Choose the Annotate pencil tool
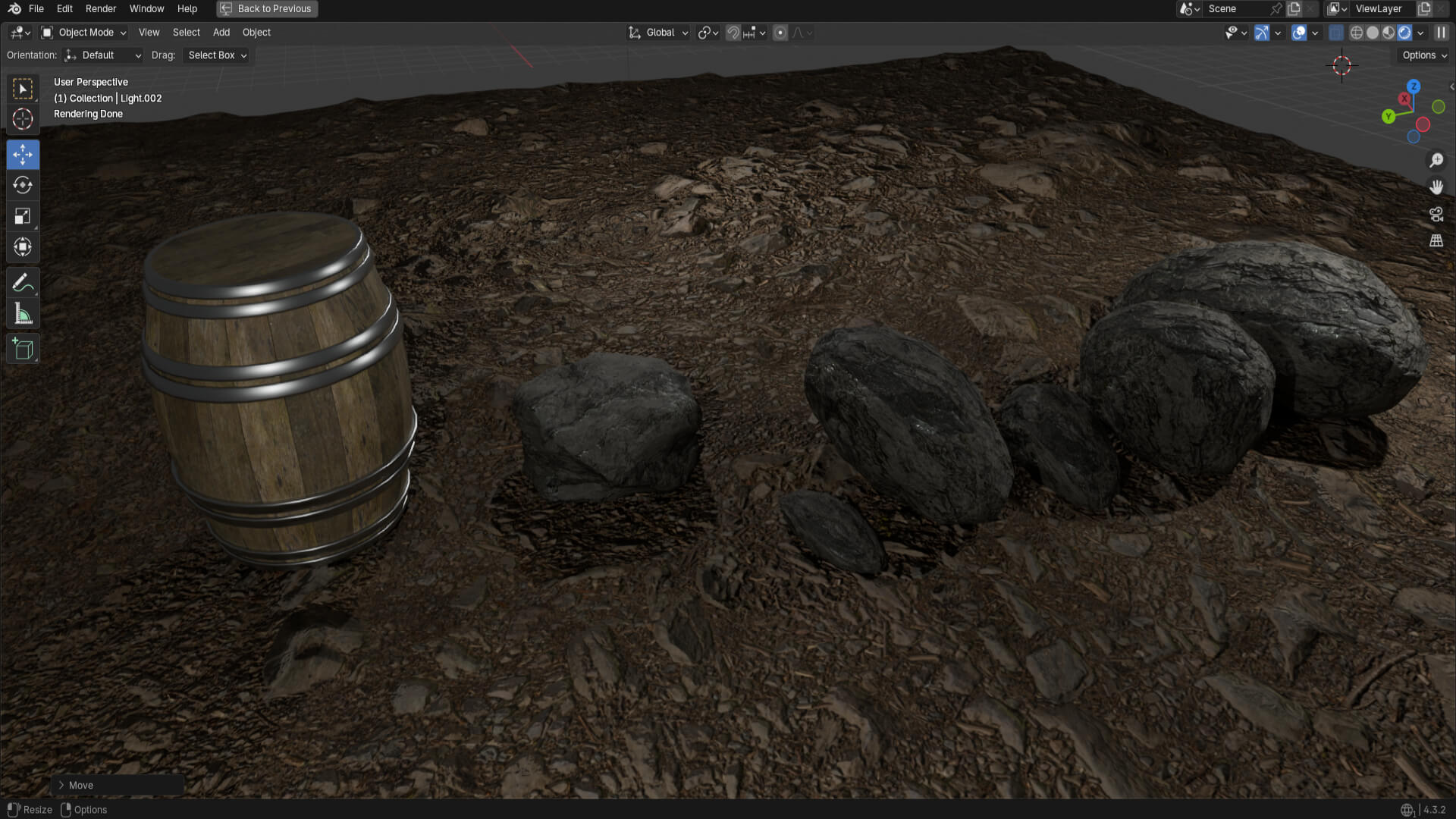 coord(23,283)
